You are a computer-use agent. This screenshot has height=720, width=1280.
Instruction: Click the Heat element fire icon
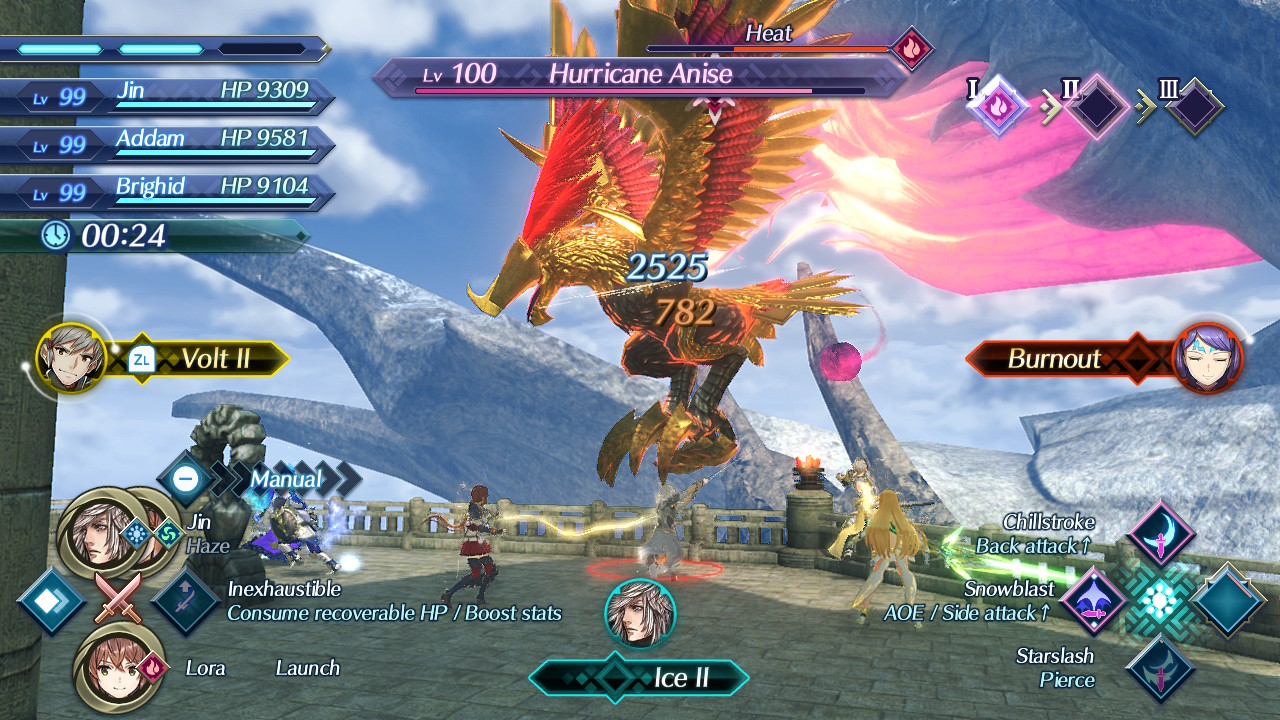click(x=910, y=48)
